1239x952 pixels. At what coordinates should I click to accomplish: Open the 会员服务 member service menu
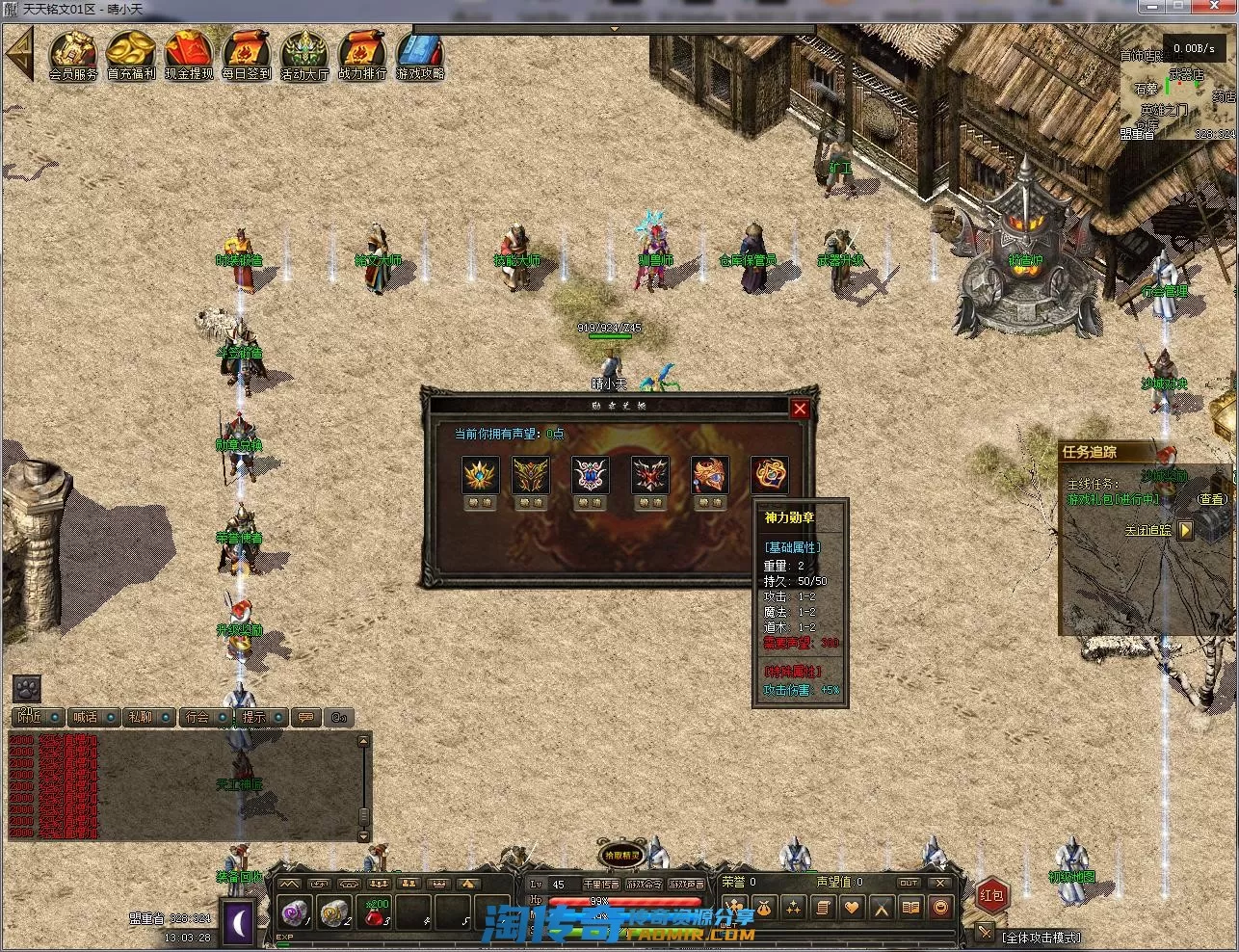73,54
